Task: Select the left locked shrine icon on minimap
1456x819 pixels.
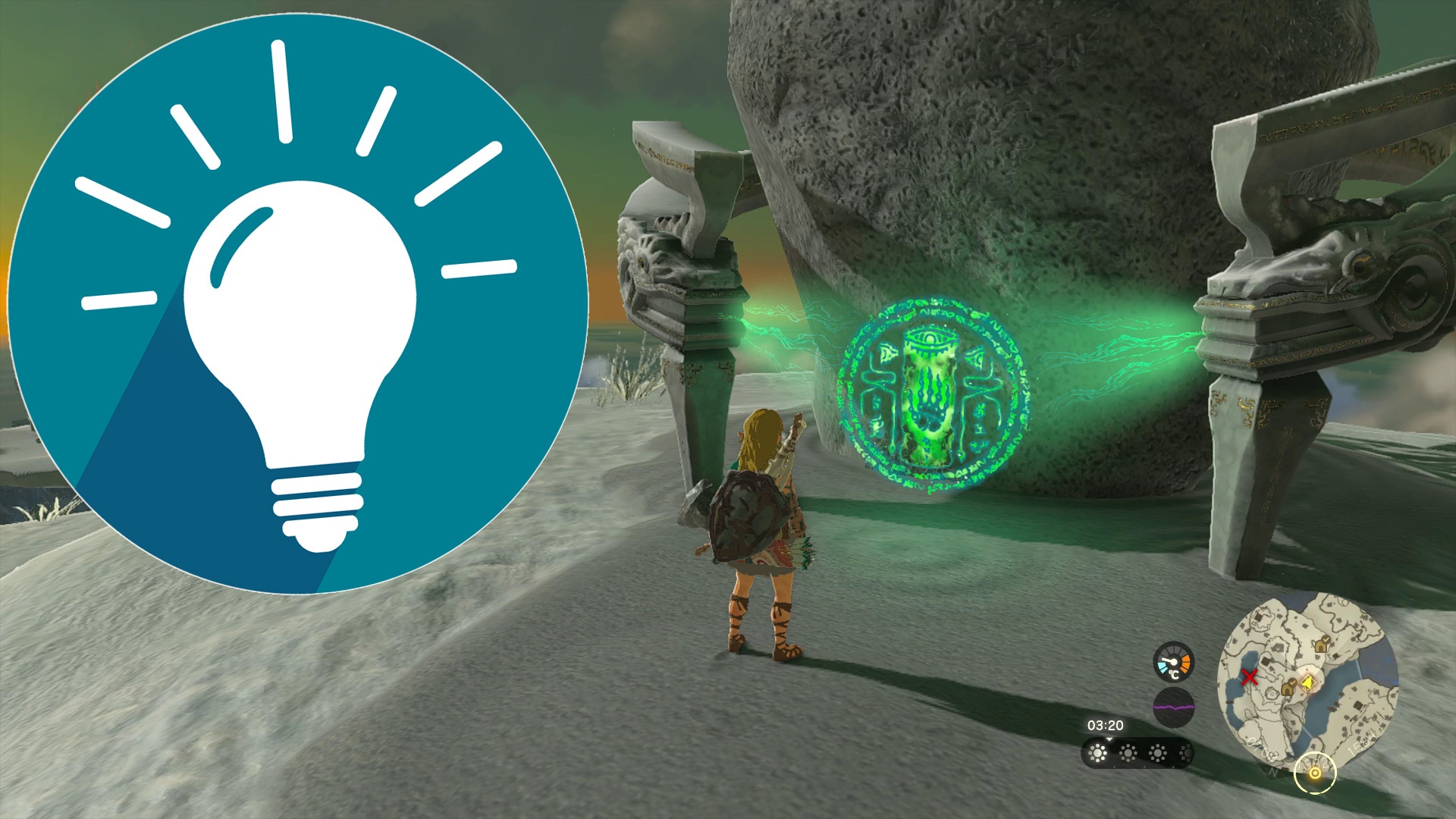Action: pos(1287,688)
